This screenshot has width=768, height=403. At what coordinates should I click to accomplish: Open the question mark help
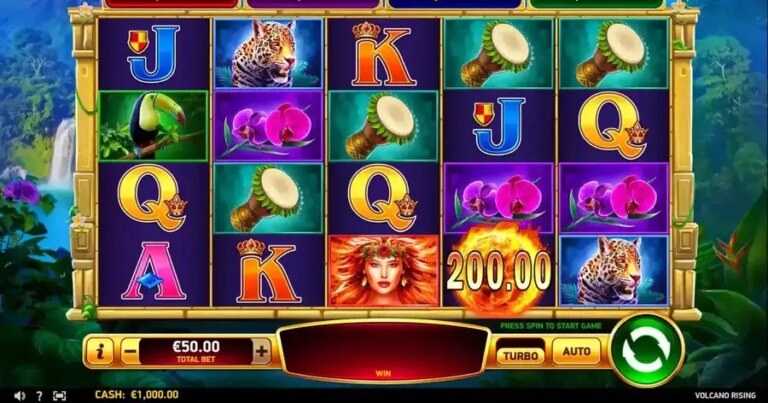[x=40, y=395]
